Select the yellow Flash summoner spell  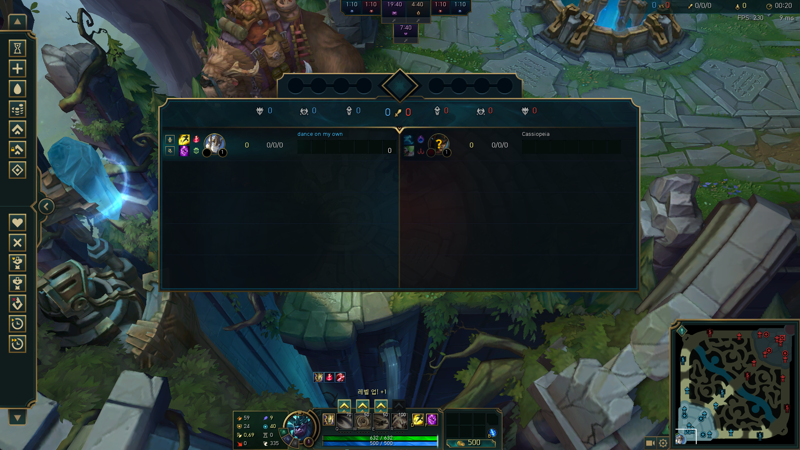pyautogui.click(x=418, y=420)
